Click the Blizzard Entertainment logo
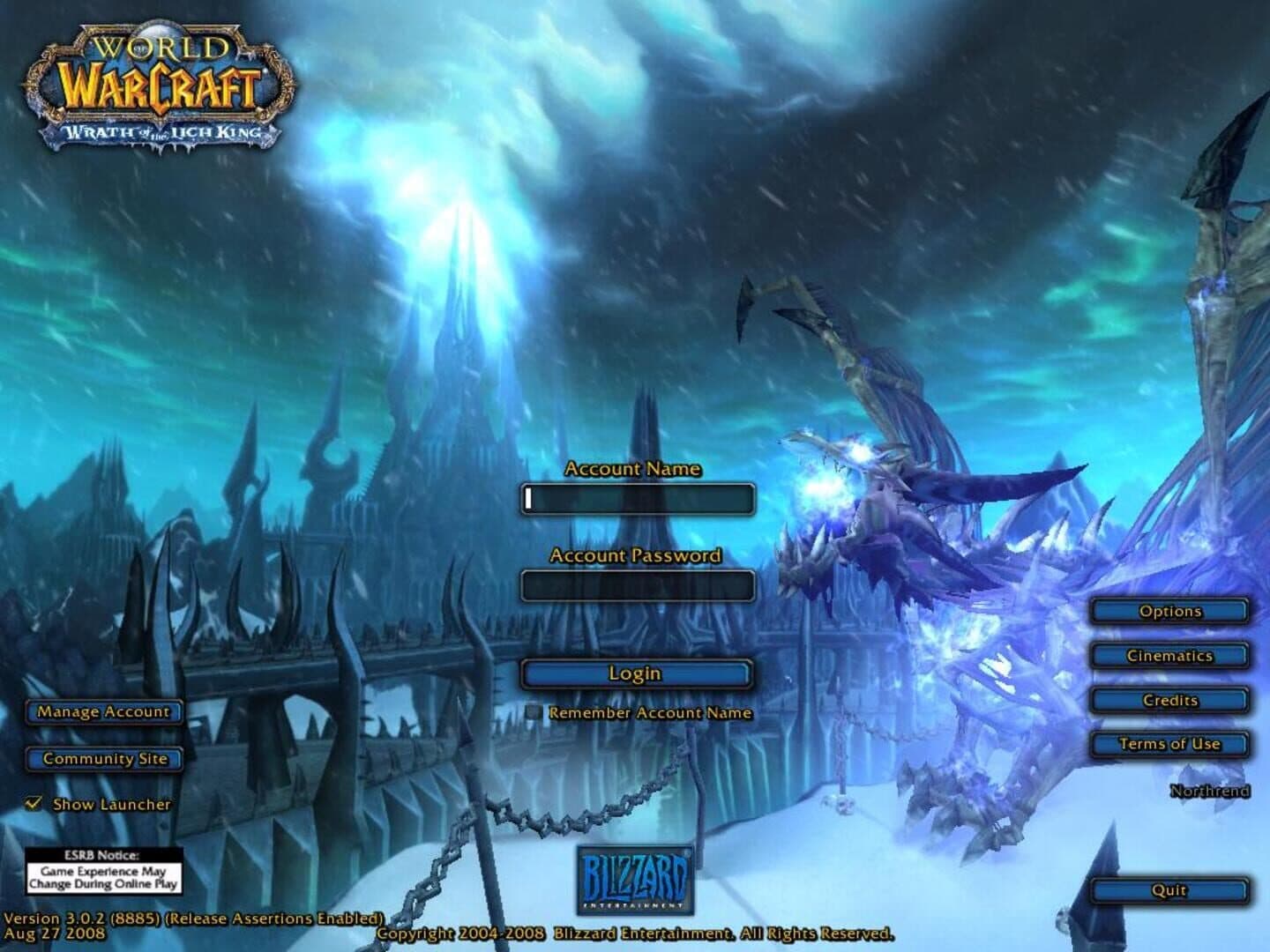This screenshot has width=1270, height=952. click(637, 880)
